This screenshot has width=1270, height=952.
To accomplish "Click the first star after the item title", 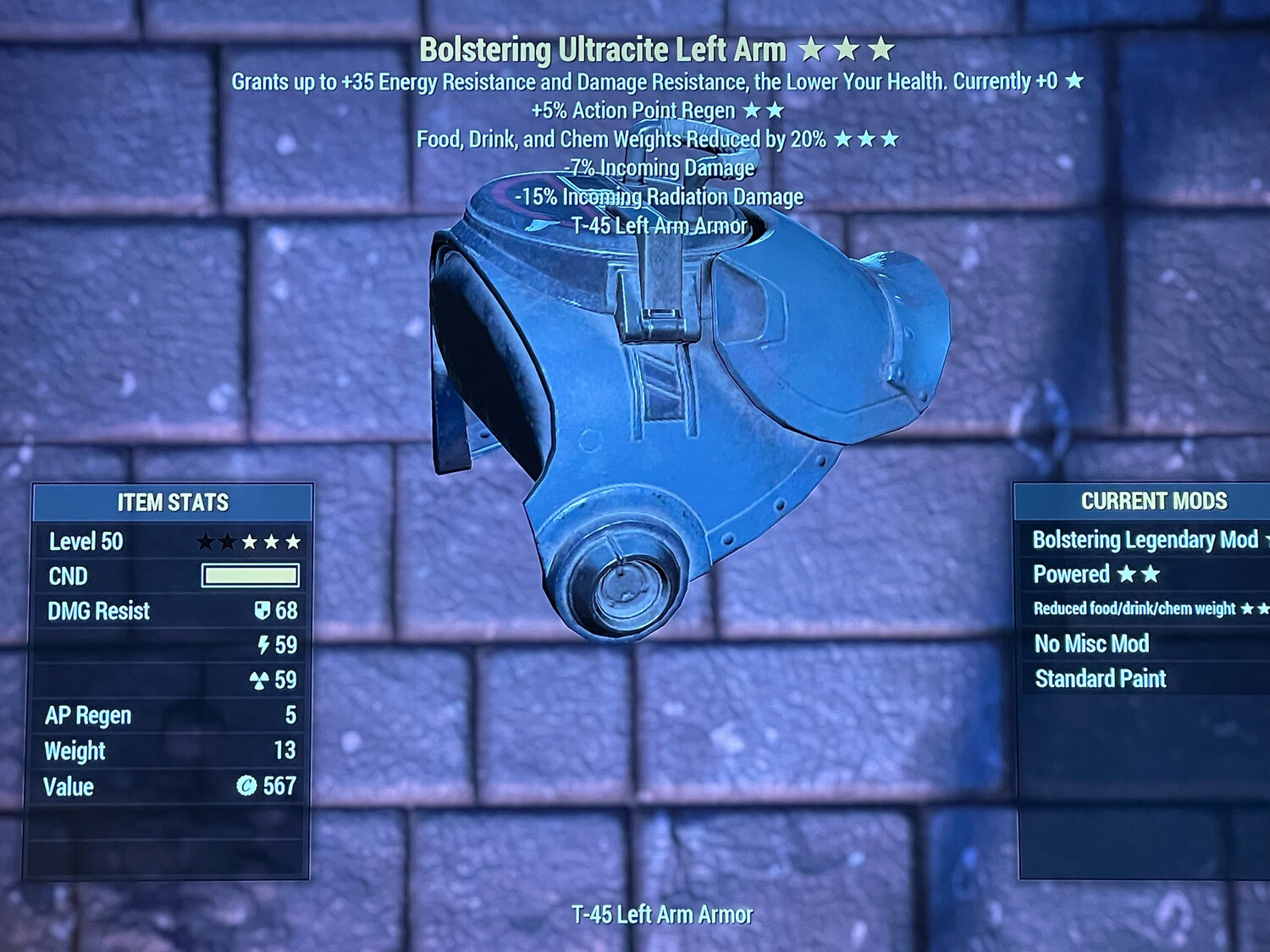I will (x=813, y=49).
